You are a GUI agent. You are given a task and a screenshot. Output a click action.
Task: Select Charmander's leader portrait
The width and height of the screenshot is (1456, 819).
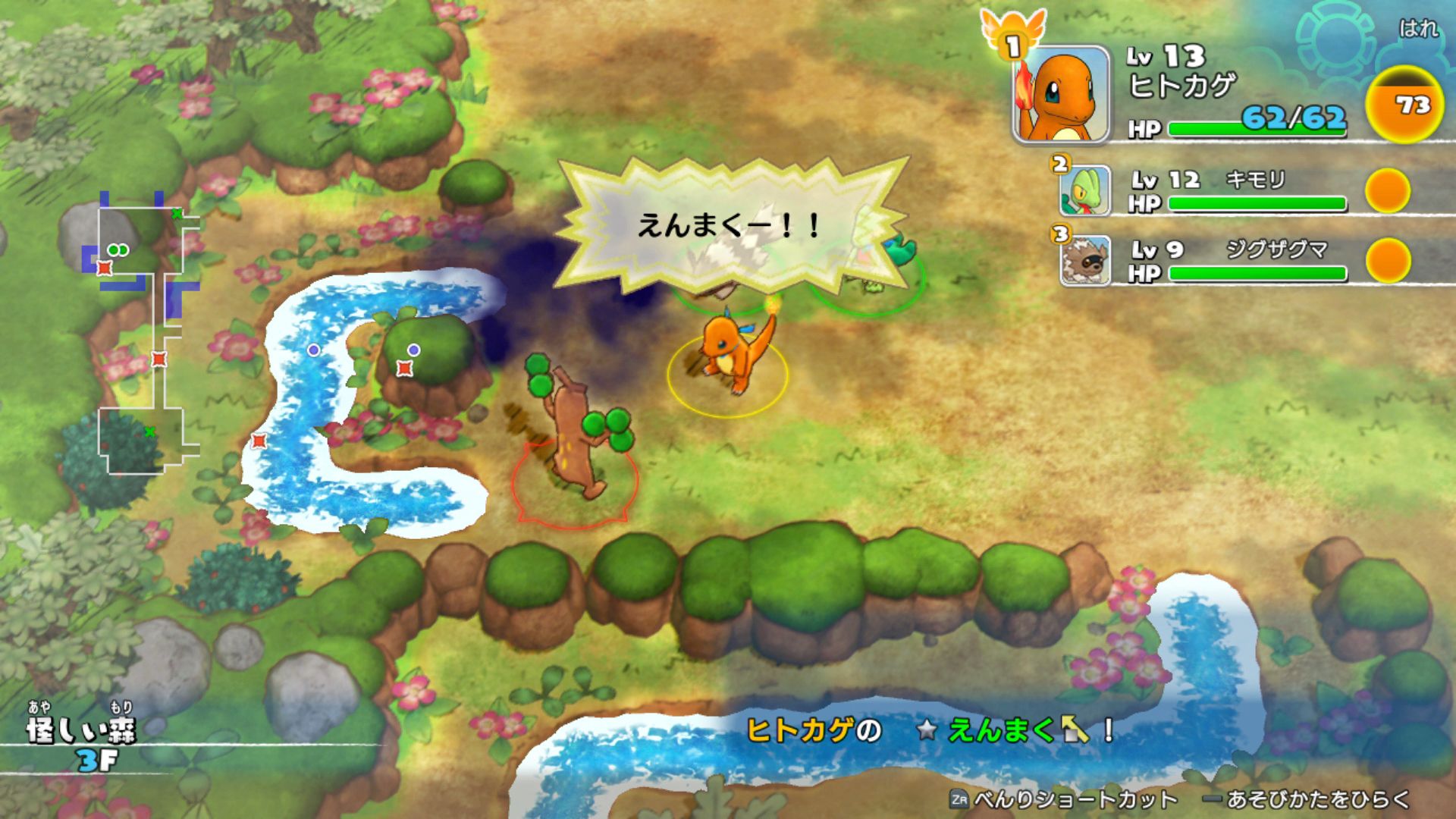(1060, 95)
